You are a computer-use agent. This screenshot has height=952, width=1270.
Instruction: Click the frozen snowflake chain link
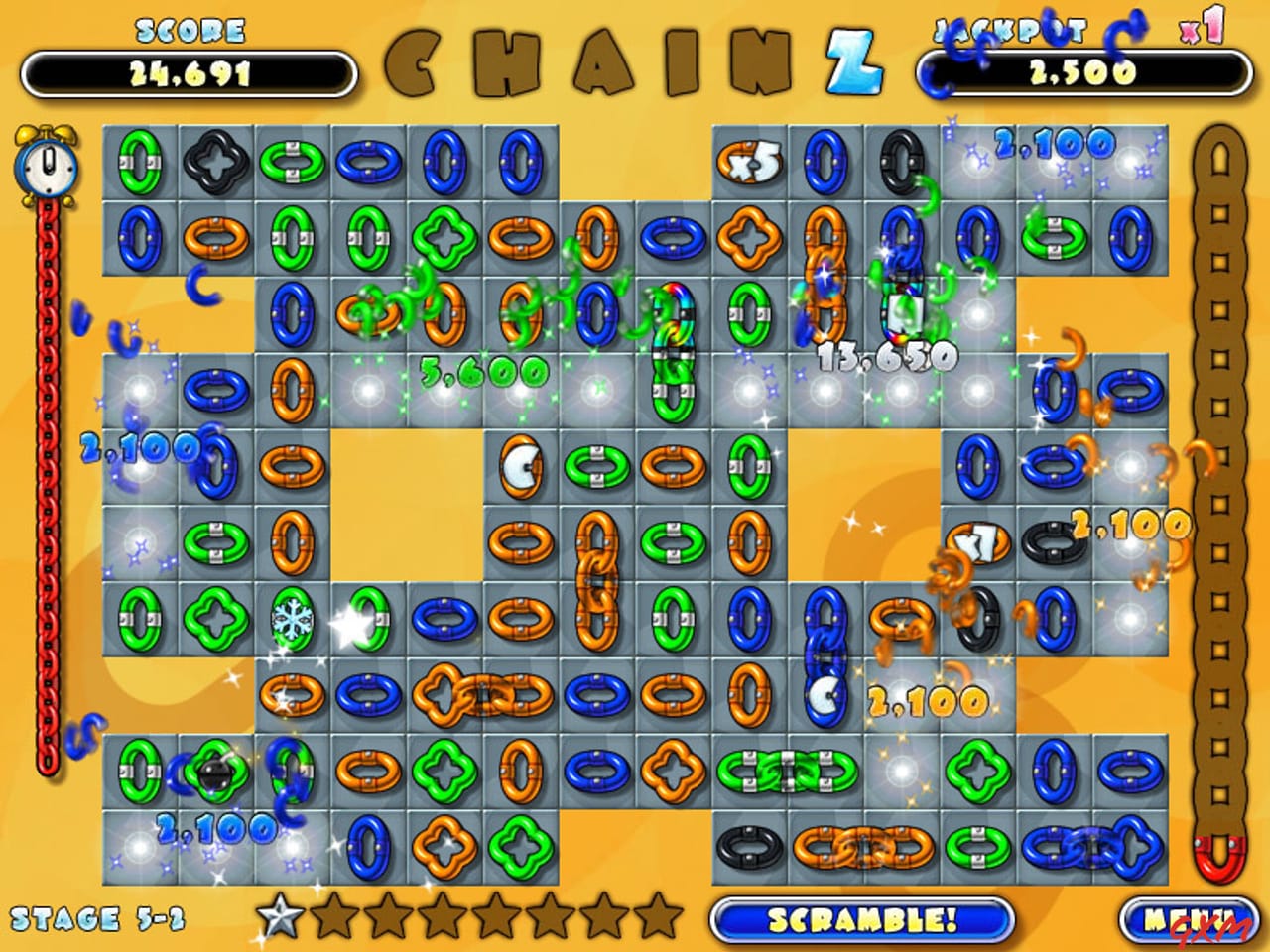click(294, 617)
